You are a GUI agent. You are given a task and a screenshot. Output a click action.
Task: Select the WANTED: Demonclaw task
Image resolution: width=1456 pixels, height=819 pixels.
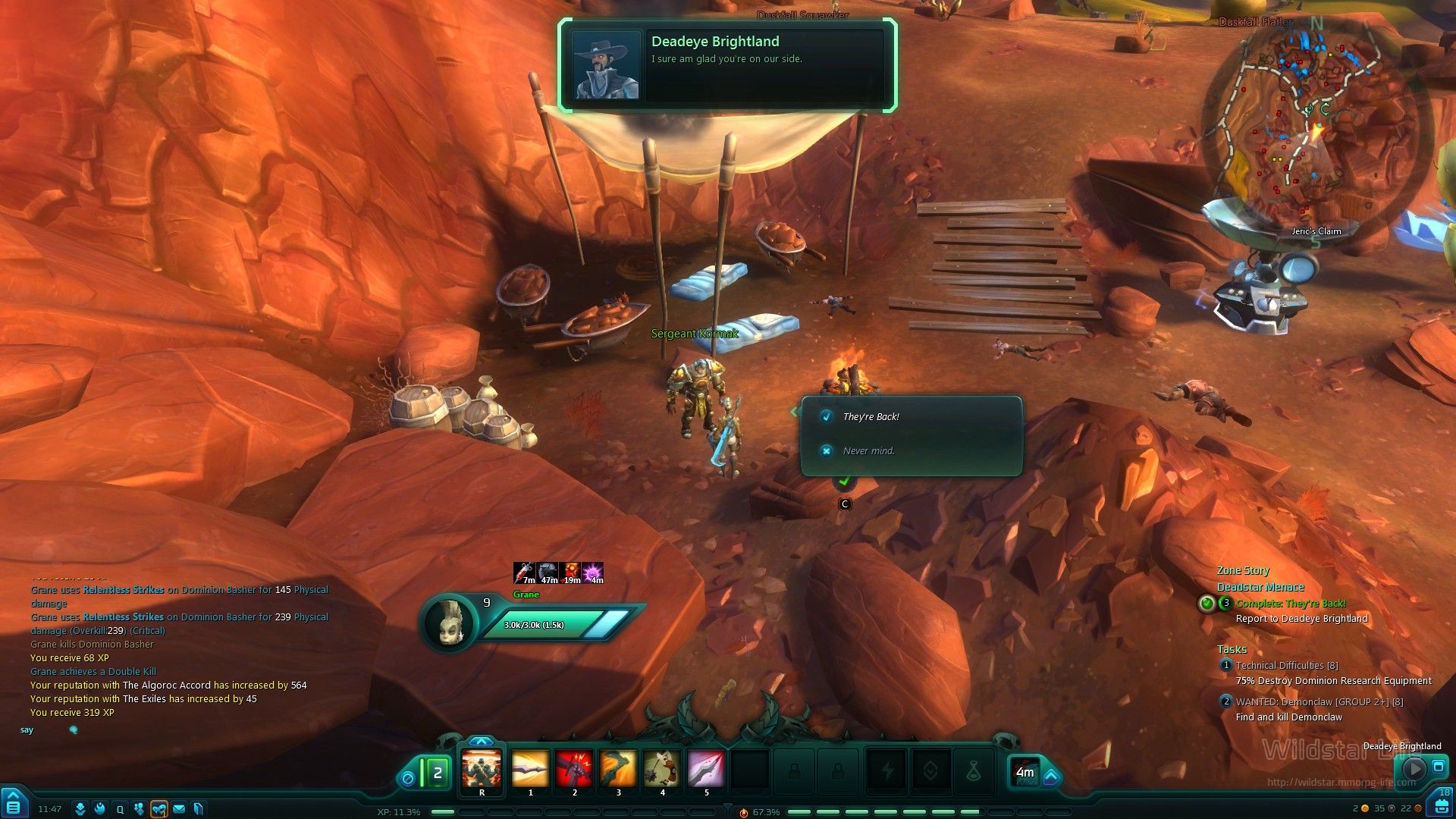tap(1319, 701)
